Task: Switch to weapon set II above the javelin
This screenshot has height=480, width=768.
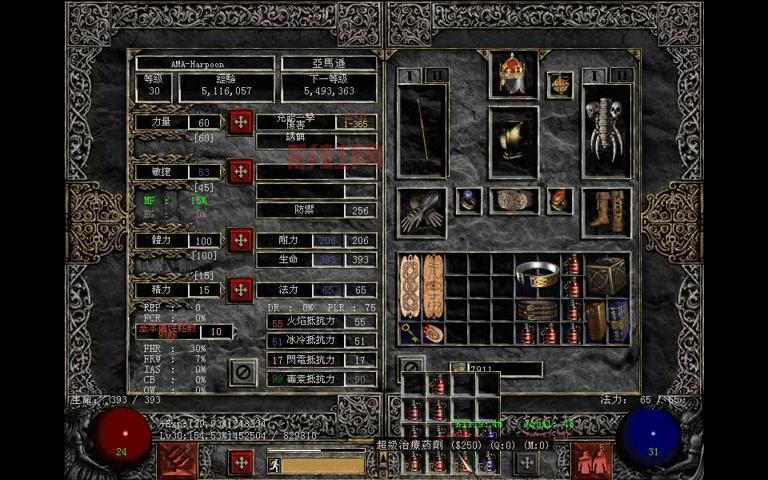Action: point(437,75)
